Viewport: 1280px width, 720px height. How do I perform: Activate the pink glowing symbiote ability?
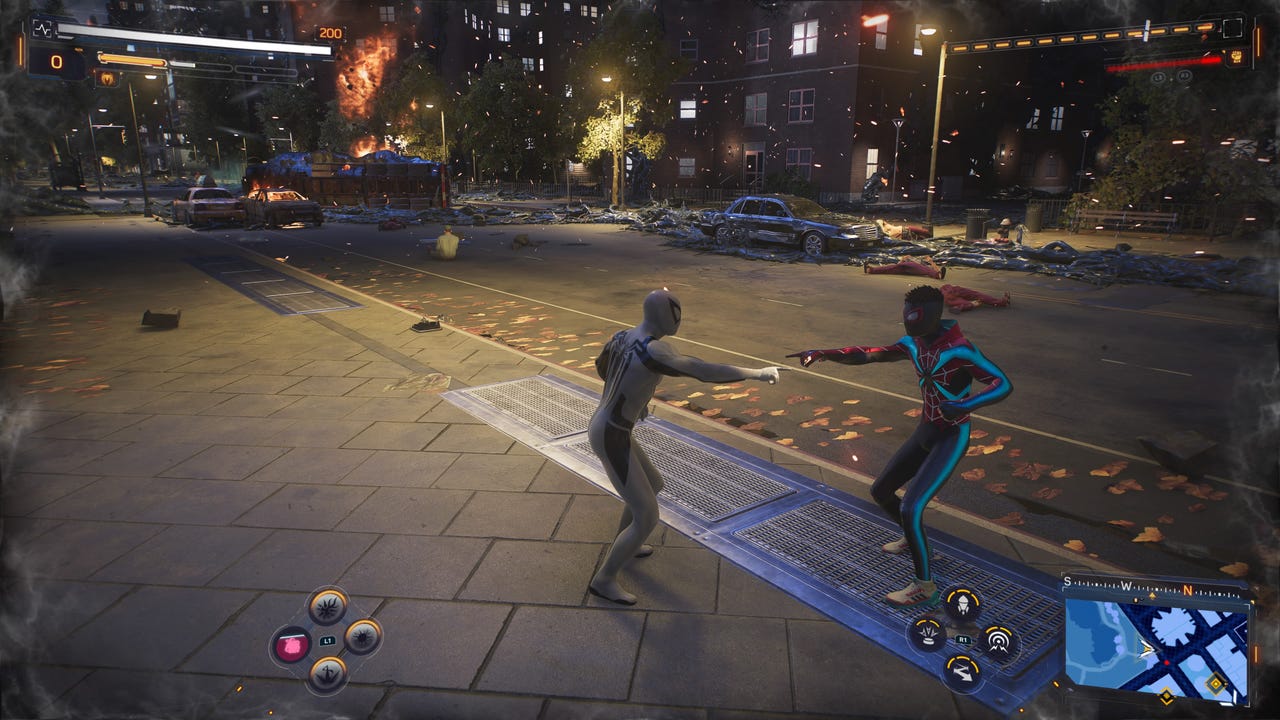(x=291, y=645)
